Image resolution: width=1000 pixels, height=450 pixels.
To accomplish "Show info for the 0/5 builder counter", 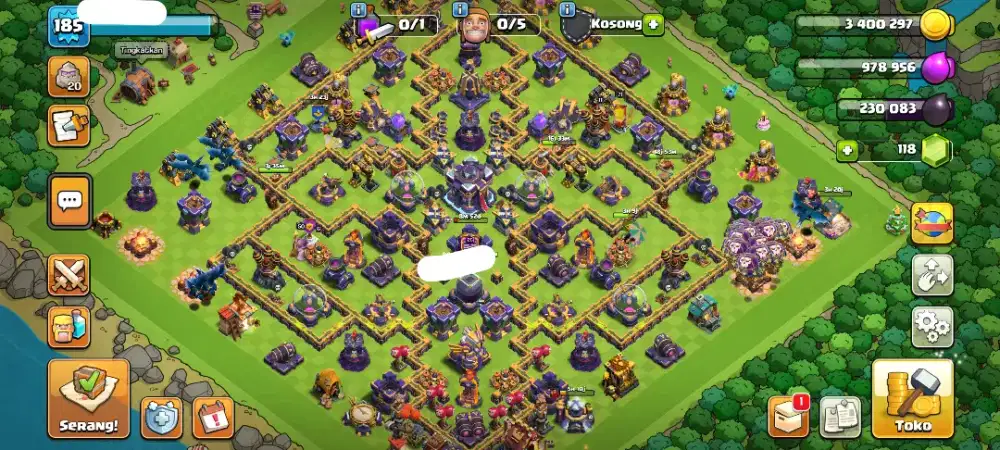I will click(461, 9).
